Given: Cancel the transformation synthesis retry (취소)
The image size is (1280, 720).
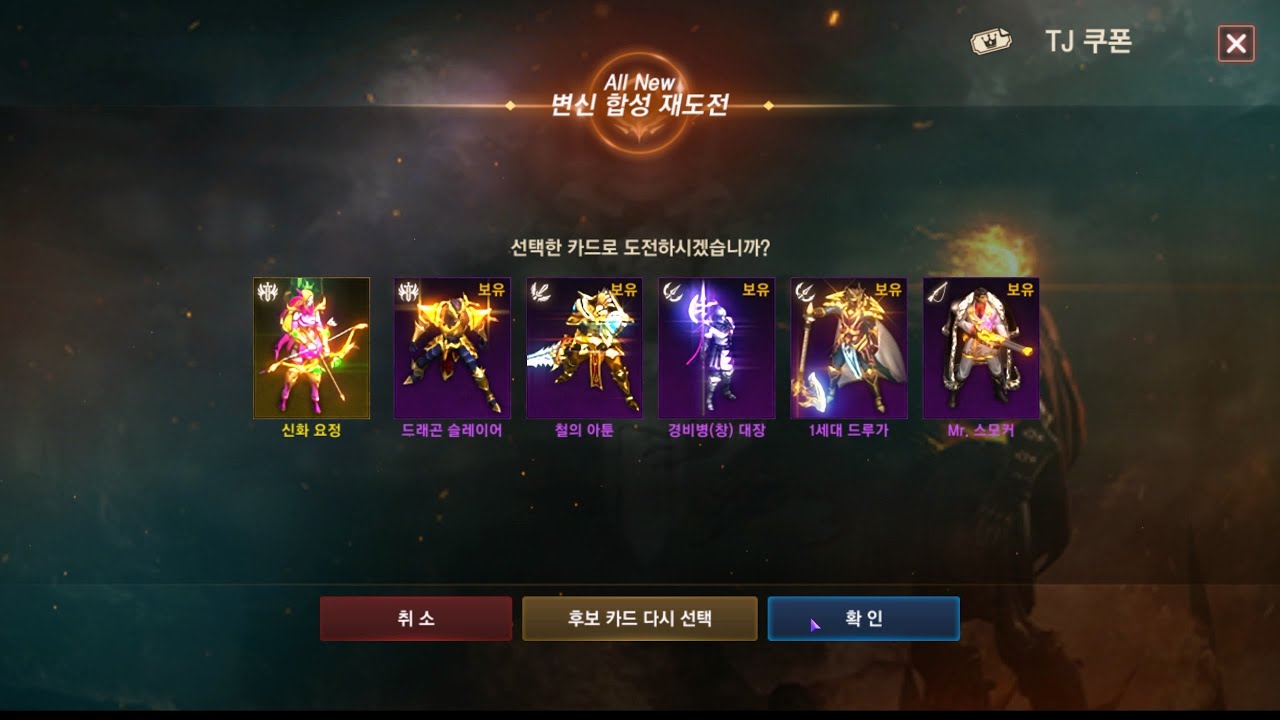Looking at the screenshot, I should point(415,619).
